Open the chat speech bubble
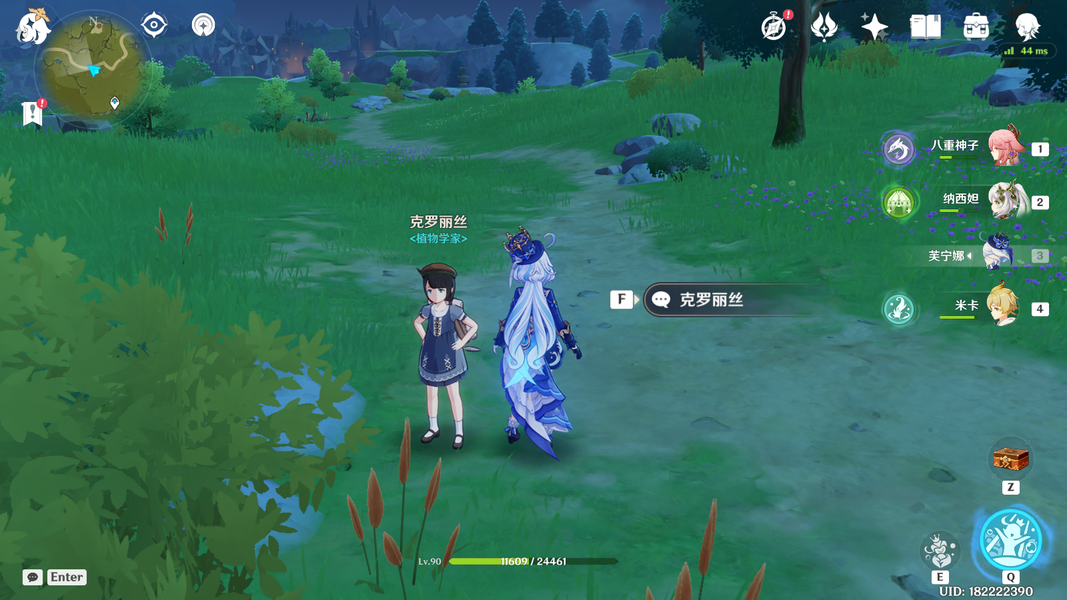The height and width of the screenshot is (600, 1067). tap(32, 577)
